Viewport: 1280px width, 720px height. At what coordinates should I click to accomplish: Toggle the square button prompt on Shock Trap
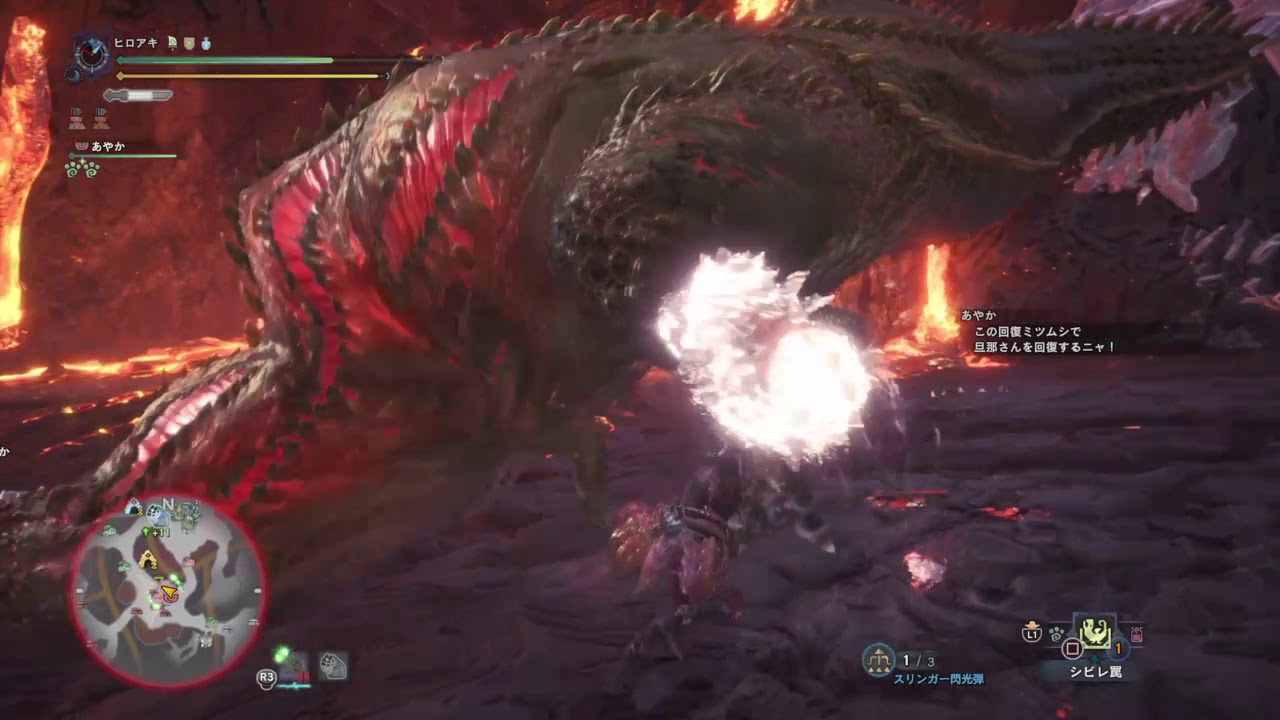pyautogui.click(x=1073, y=646)
